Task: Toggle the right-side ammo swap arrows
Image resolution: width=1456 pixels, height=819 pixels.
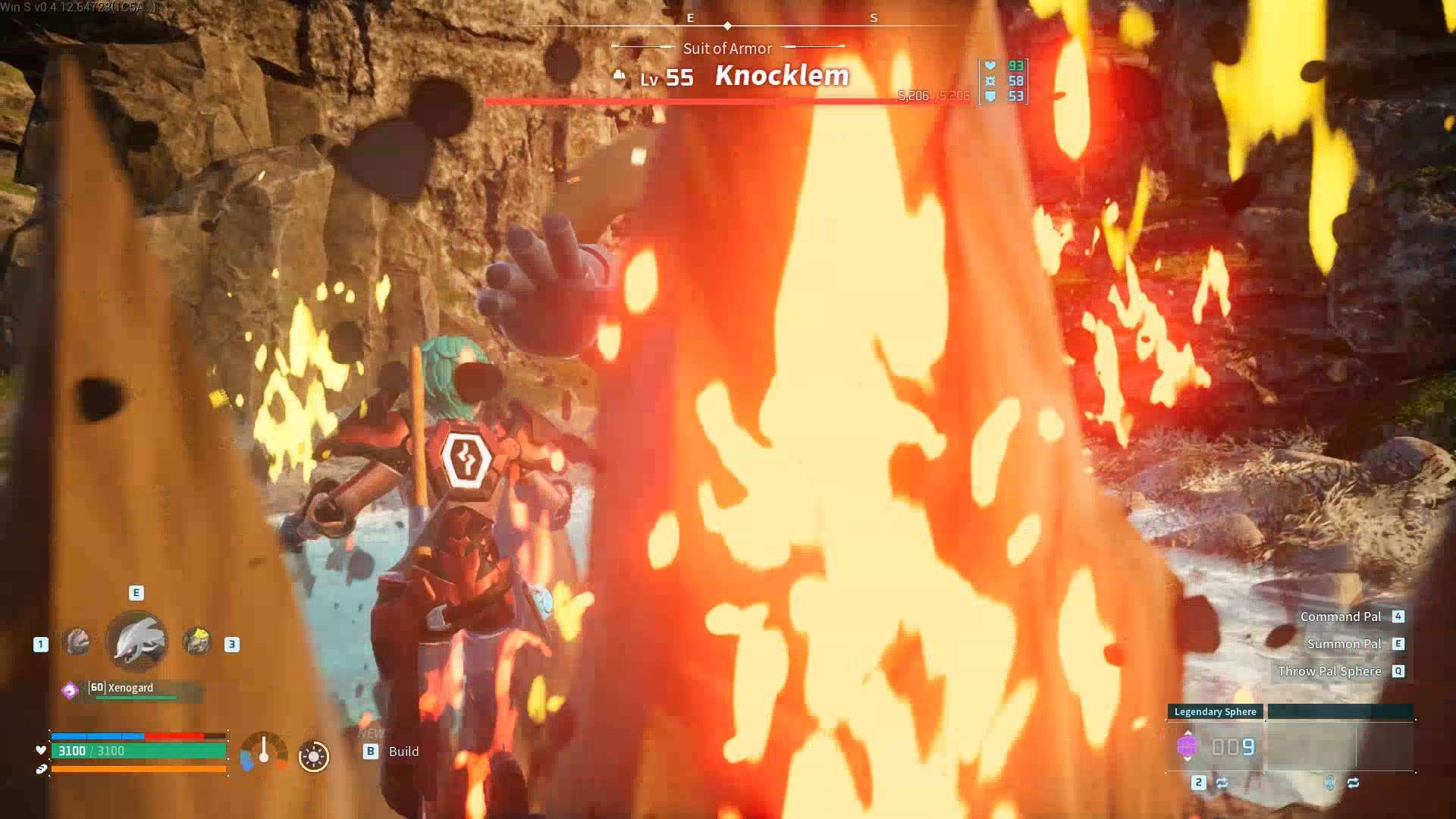Action: [x=1354, y=782]
